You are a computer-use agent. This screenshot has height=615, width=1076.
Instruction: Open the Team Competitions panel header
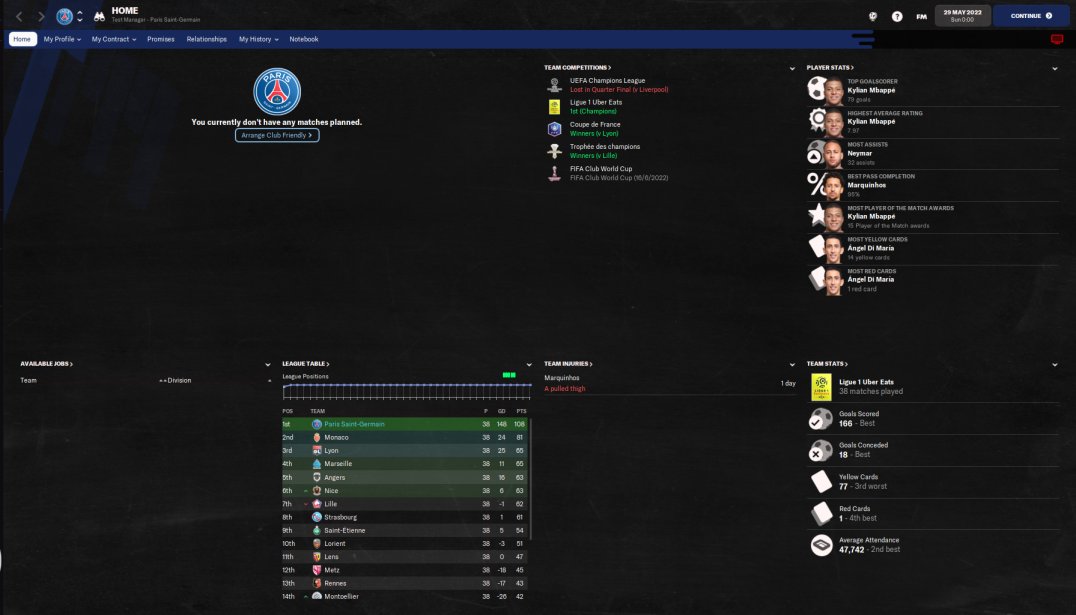click(x=577, y=68)
